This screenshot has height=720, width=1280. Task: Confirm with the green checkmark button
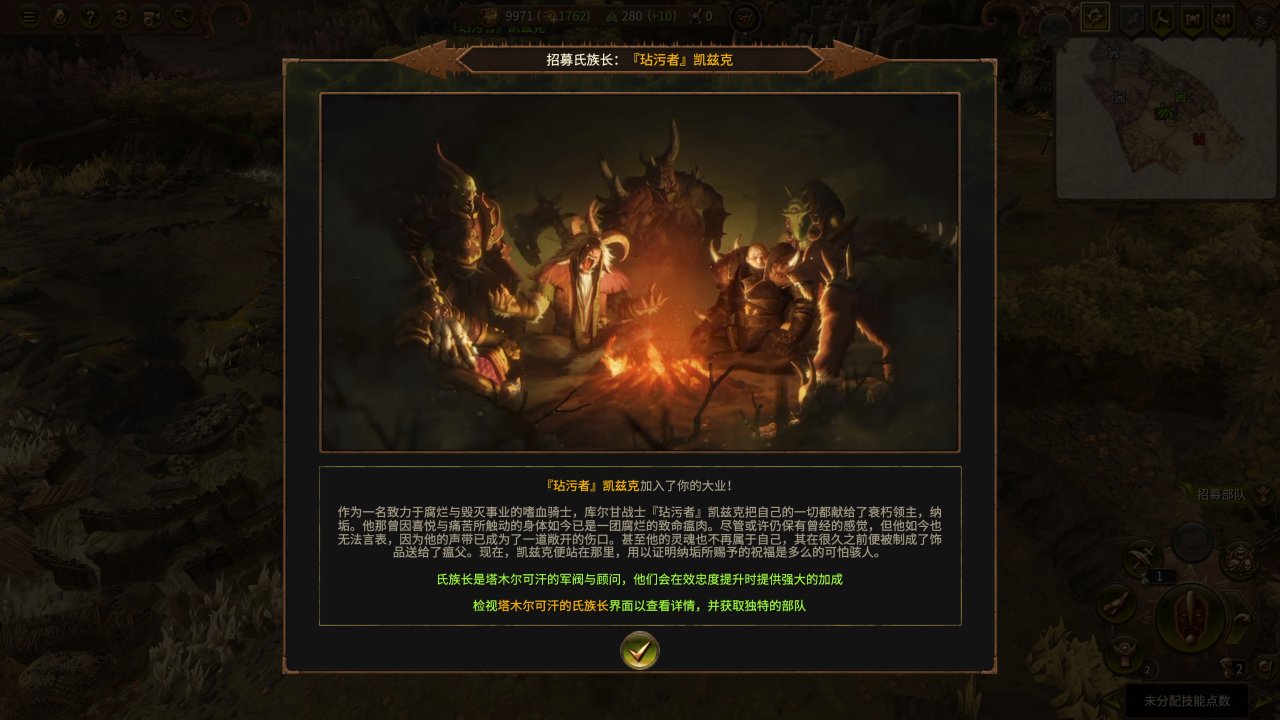[x=640, y=651]
